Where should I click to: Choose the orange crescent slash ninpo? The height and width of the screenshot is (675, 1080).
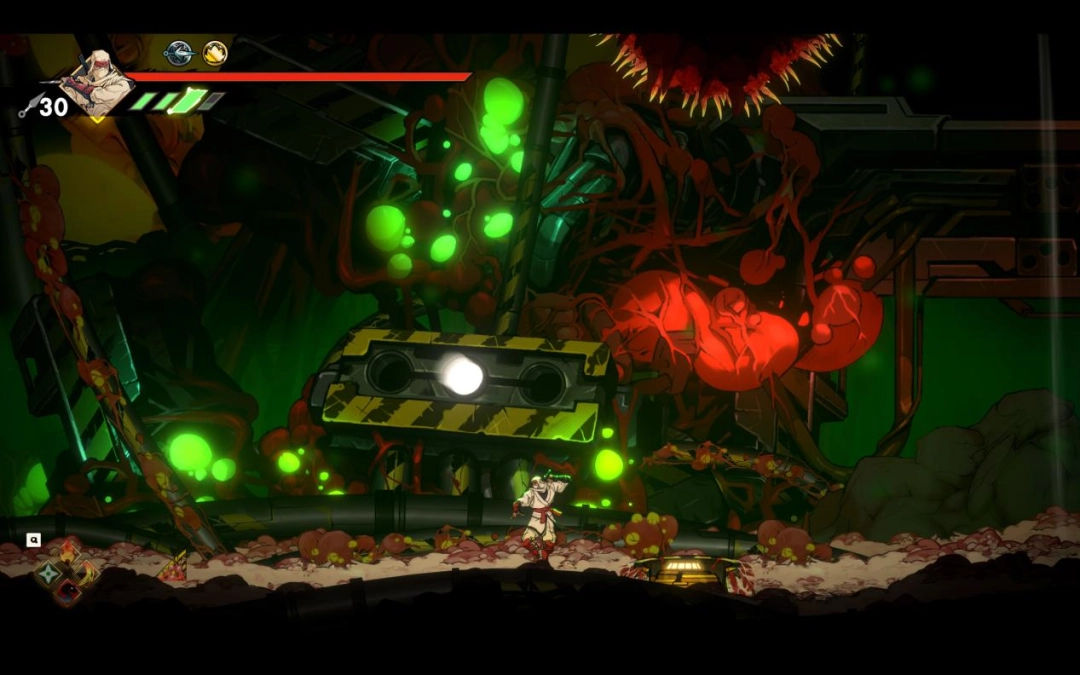tap(88, 573)
